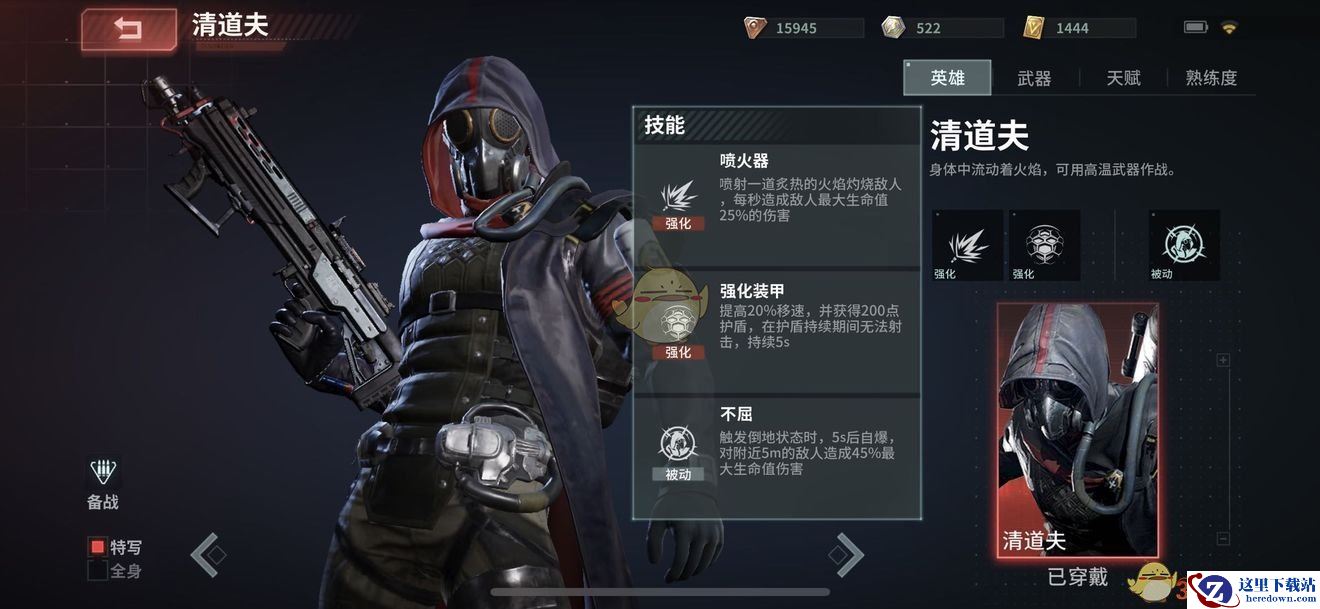
Task: Go to the previous hero with left arrow
Action: point(205,554)
